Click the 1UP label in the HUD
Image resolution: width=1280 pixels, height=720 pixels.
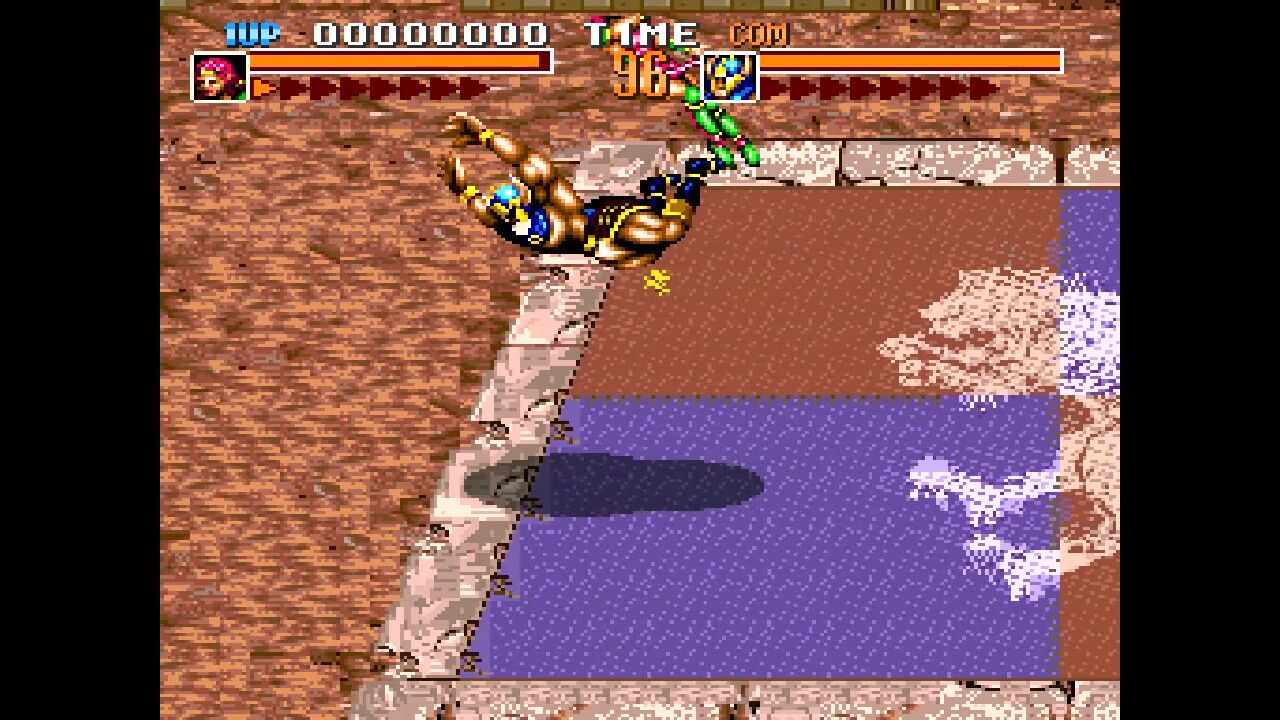coord(253,35)
